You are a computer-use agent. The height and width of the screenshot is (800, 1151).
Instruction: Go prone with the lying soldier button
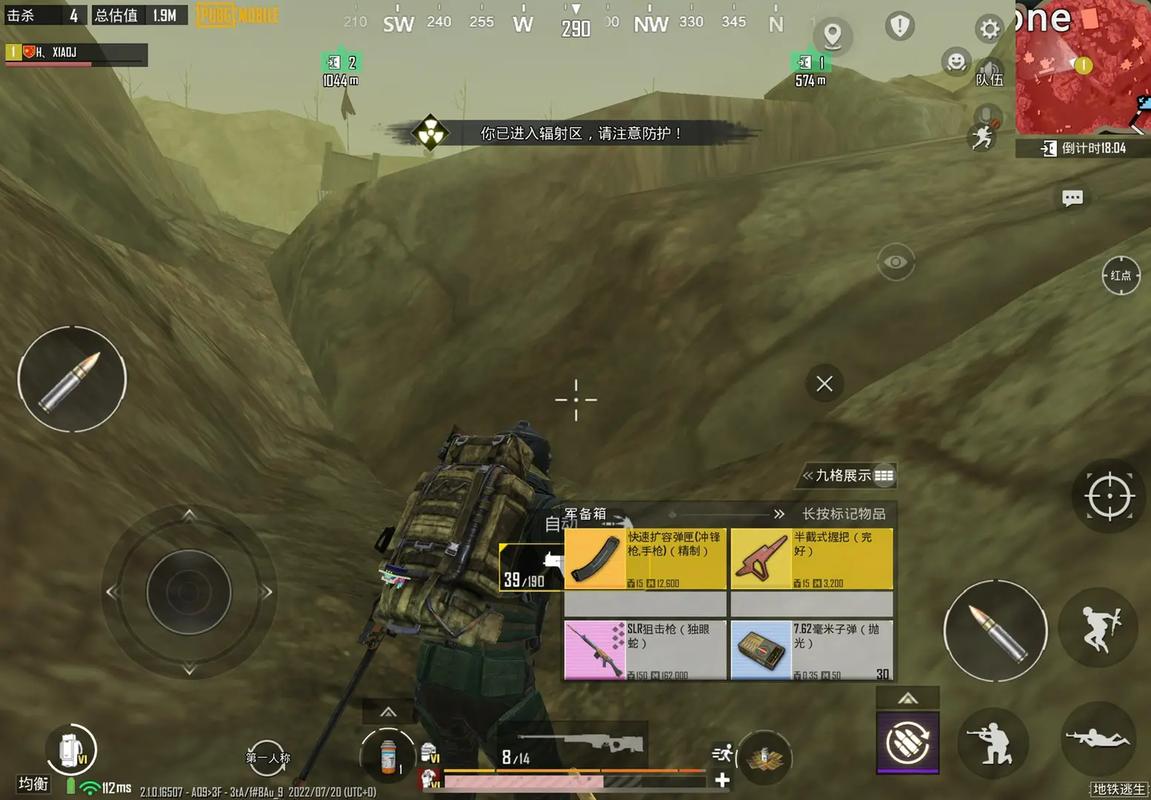(1096, 738)
